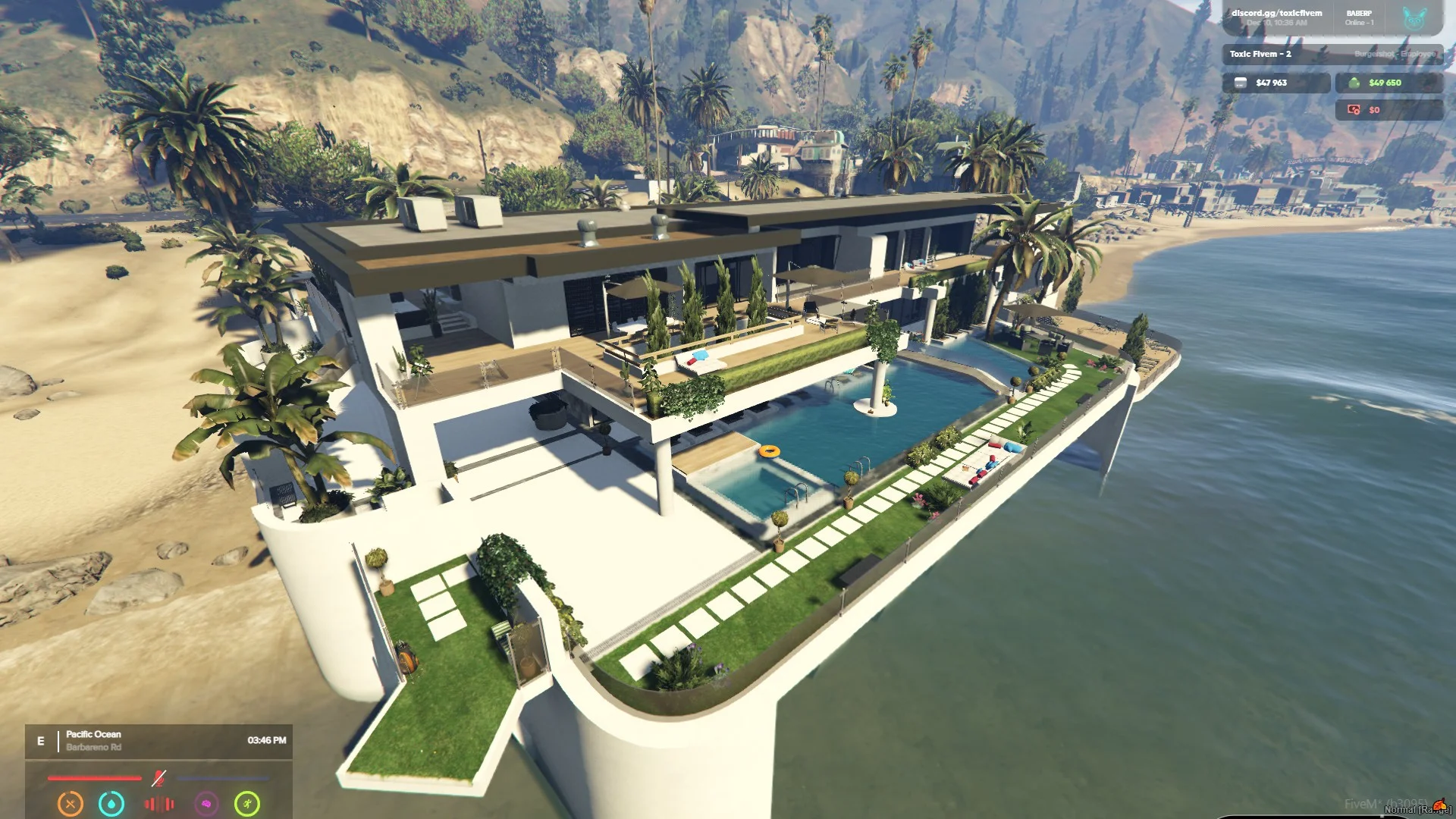
Task: Select the purple brain stress icon
Action: point(206,803)
